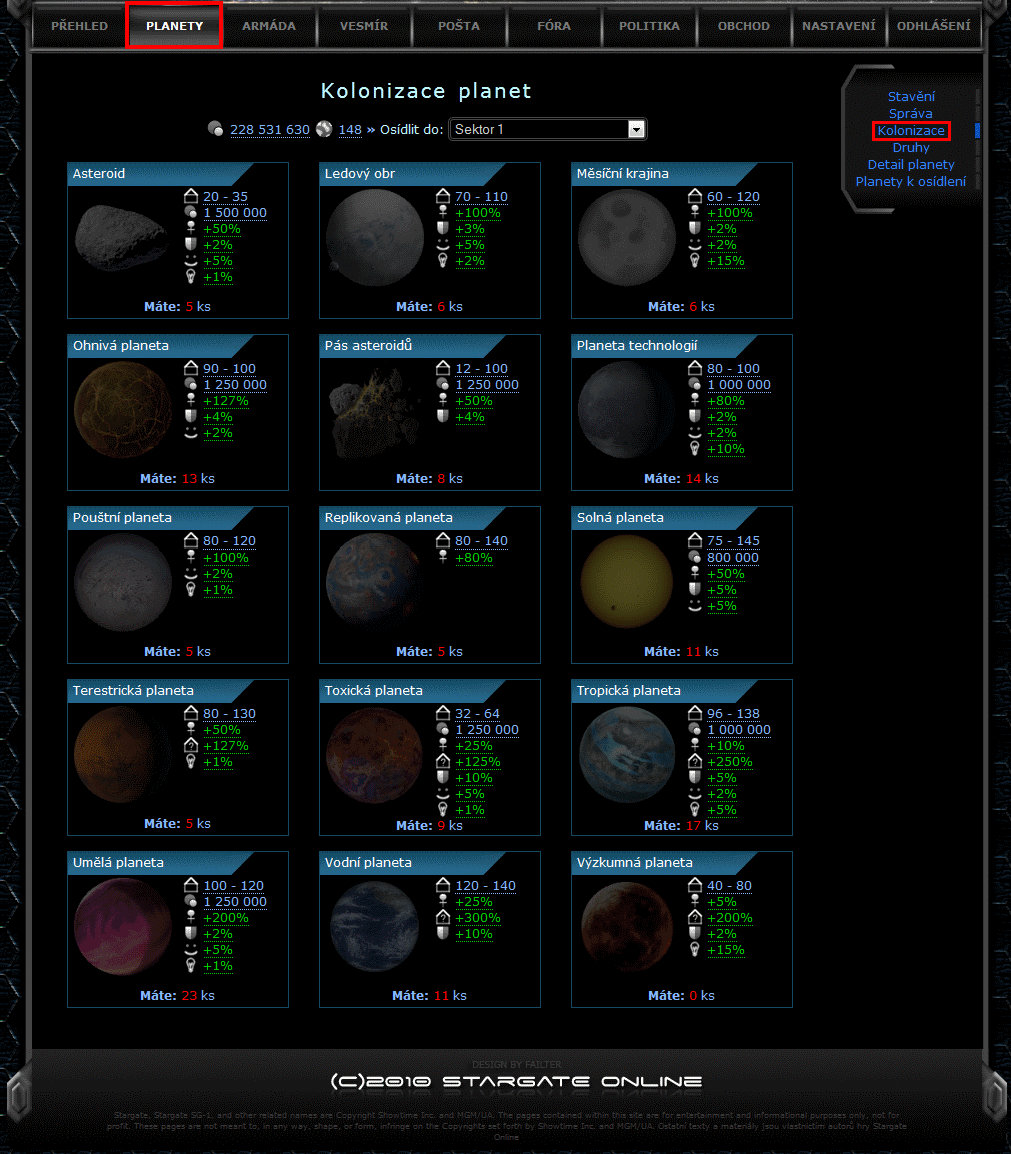Open the Fóra tab
The image size is (1011, 1154).
554,26
